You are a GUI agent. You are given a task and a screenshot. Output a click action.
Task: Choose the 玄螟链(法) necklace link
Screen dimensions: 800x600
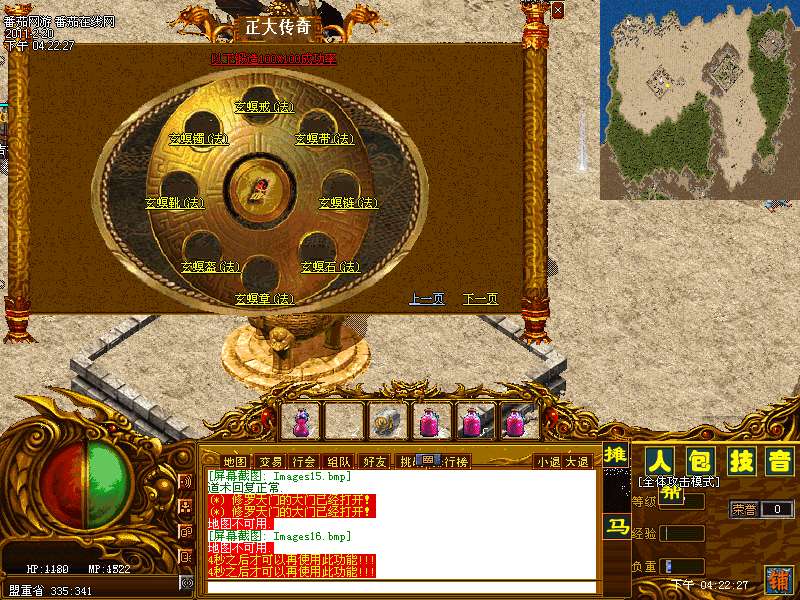click(348, 203)
